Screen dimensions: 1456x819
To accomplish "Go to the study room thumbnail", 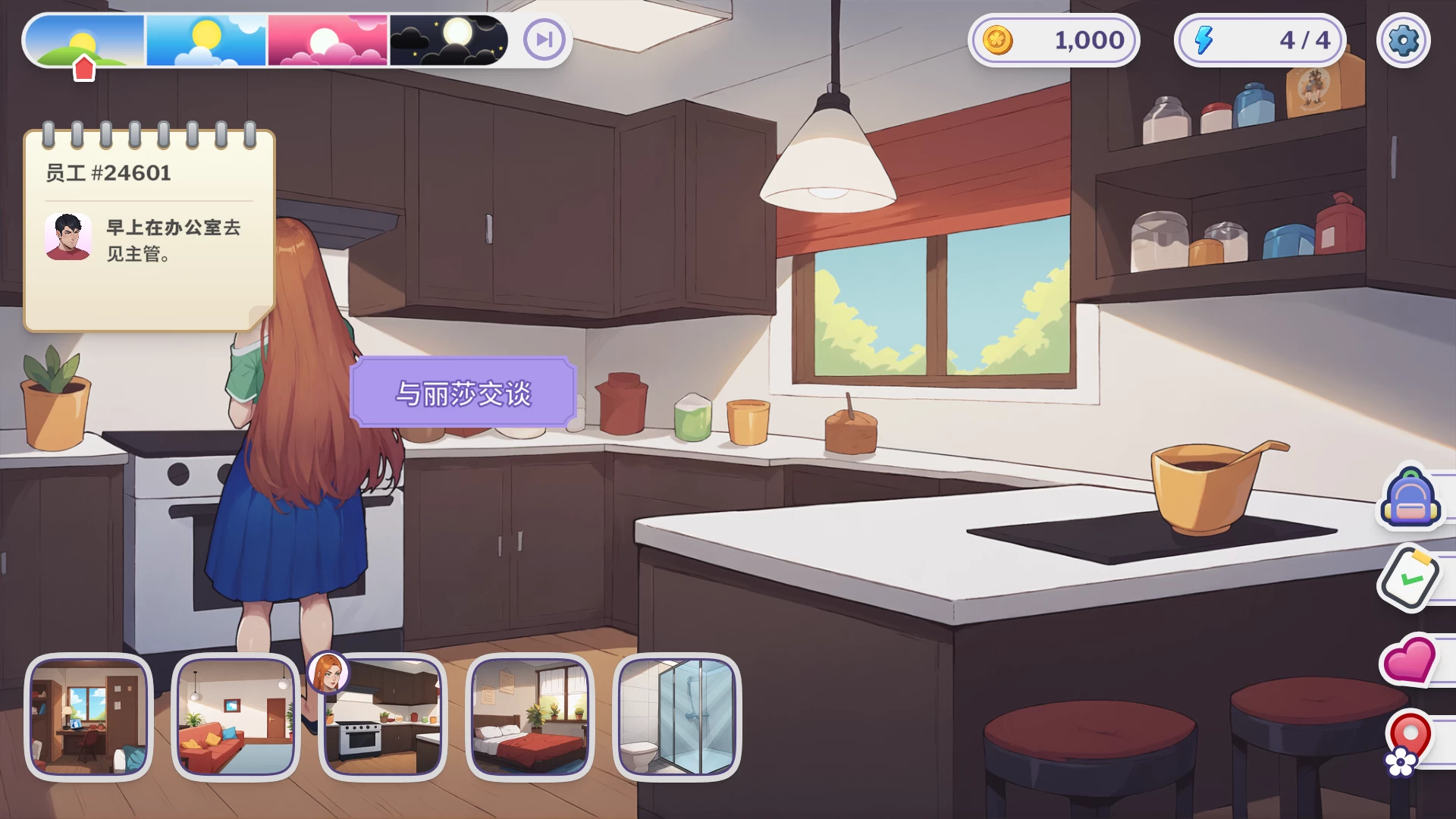I will 89,717.
